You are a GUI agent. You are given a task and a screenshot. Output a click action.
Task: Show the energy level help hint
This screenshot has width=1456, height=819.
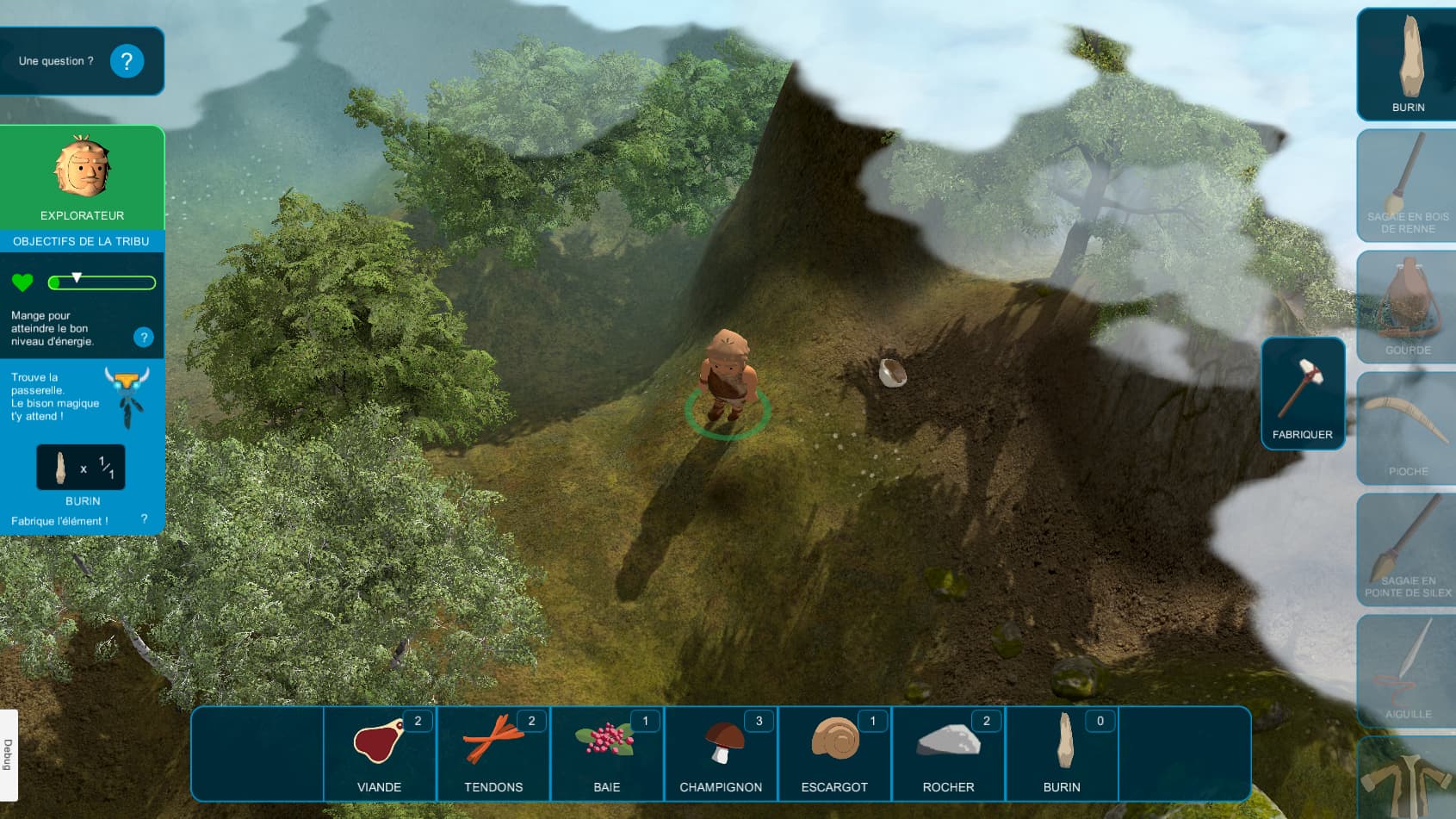(x=144, y=338)
